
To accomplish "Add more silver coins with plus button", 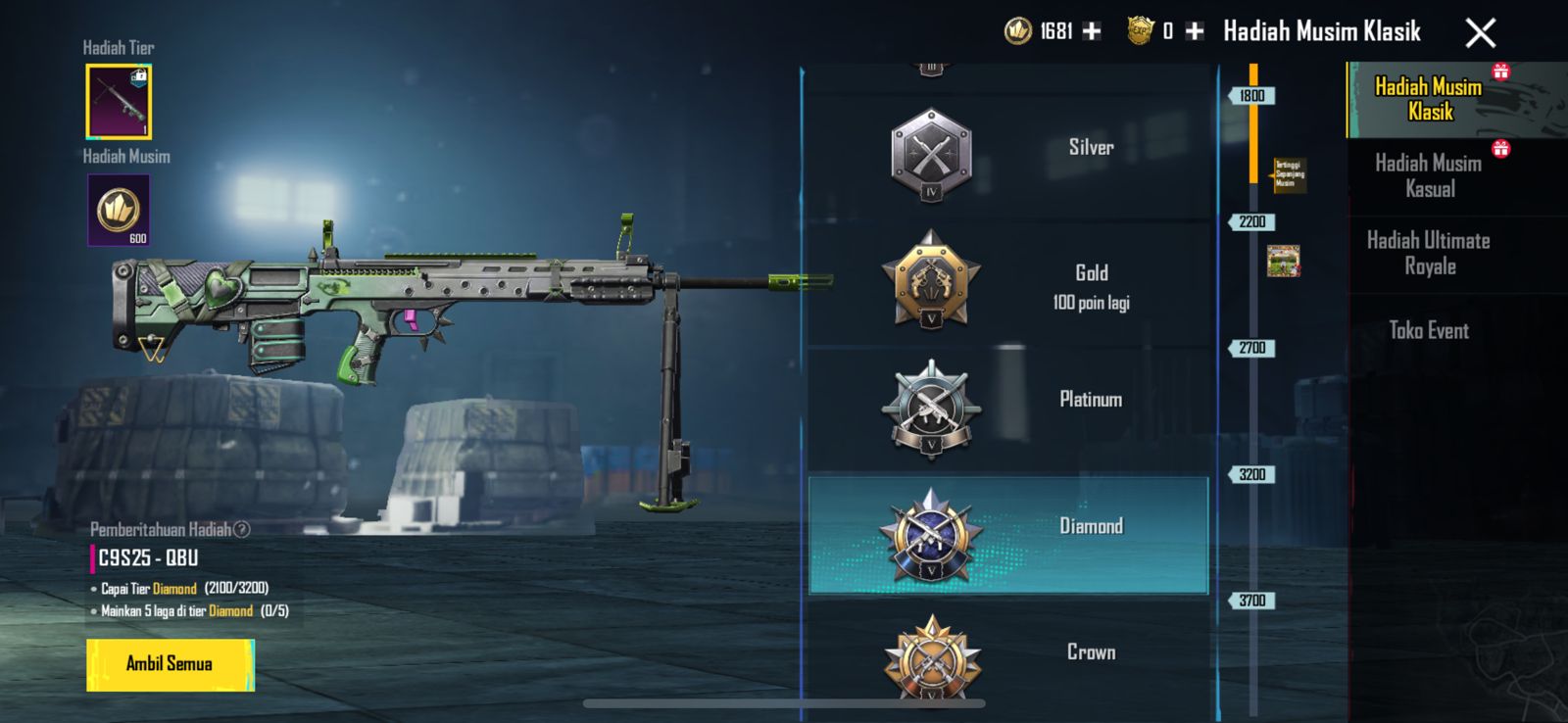I will 1092,31.
